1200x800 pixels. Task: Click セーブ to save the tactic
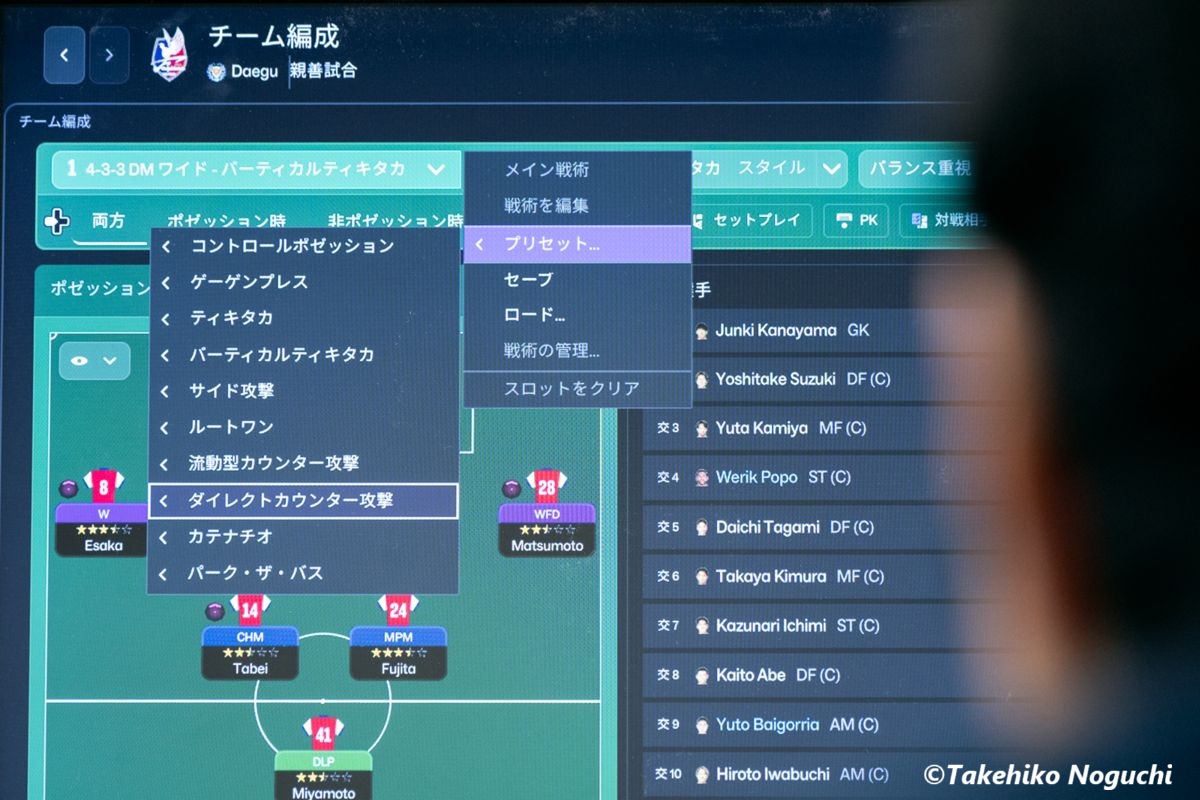click(x=528, y=279)
